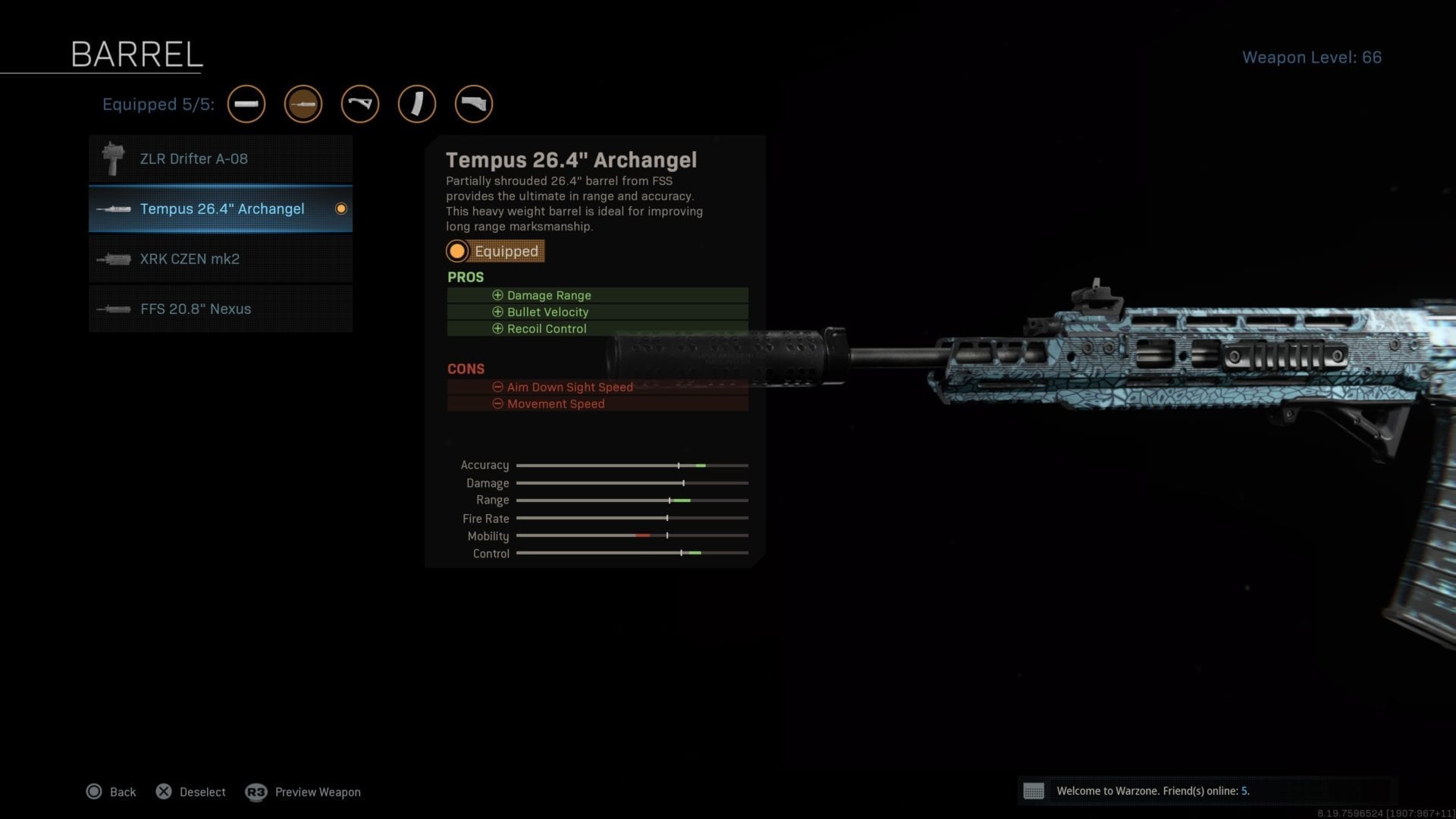The width and height of the screenshot is (1456, 819).
Task: Open the friends online count link
Action: [1246, 790]
